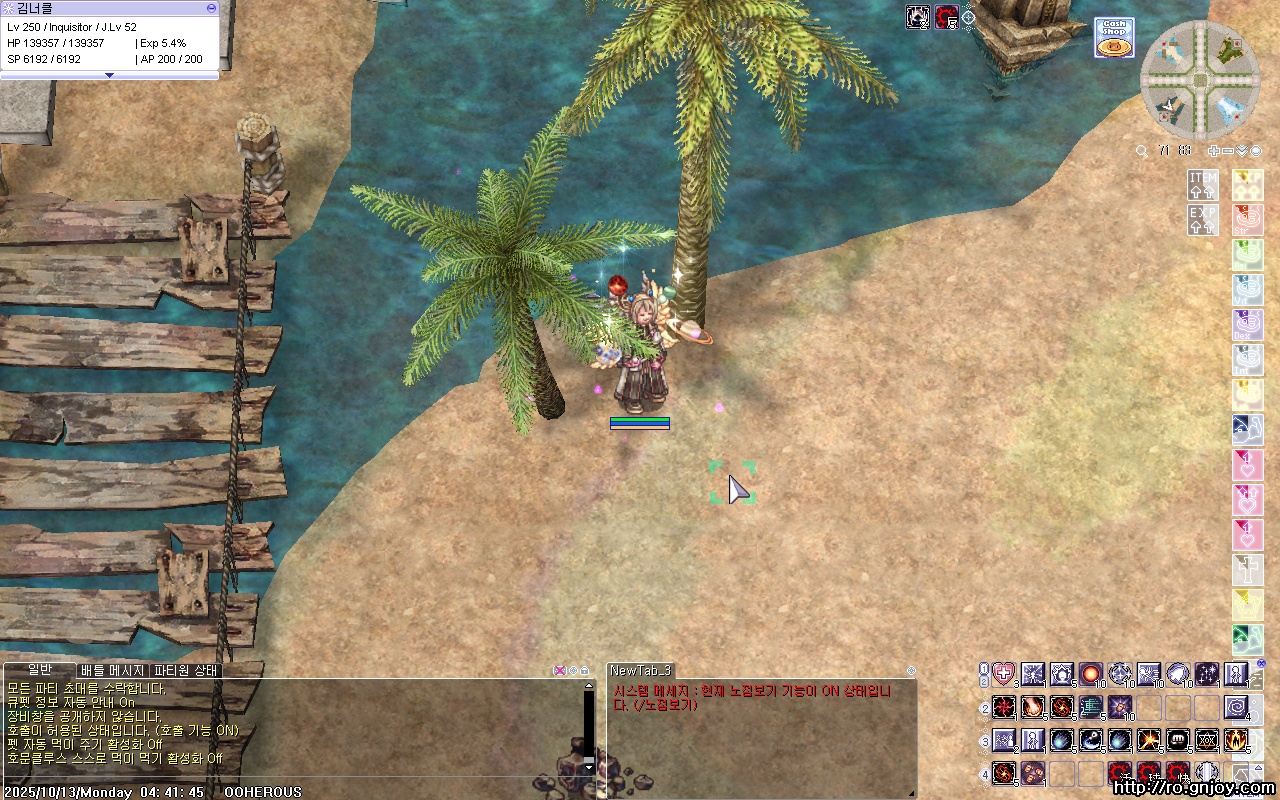Cast the hexagram star skill
1280x800 pixels.
1207,741
